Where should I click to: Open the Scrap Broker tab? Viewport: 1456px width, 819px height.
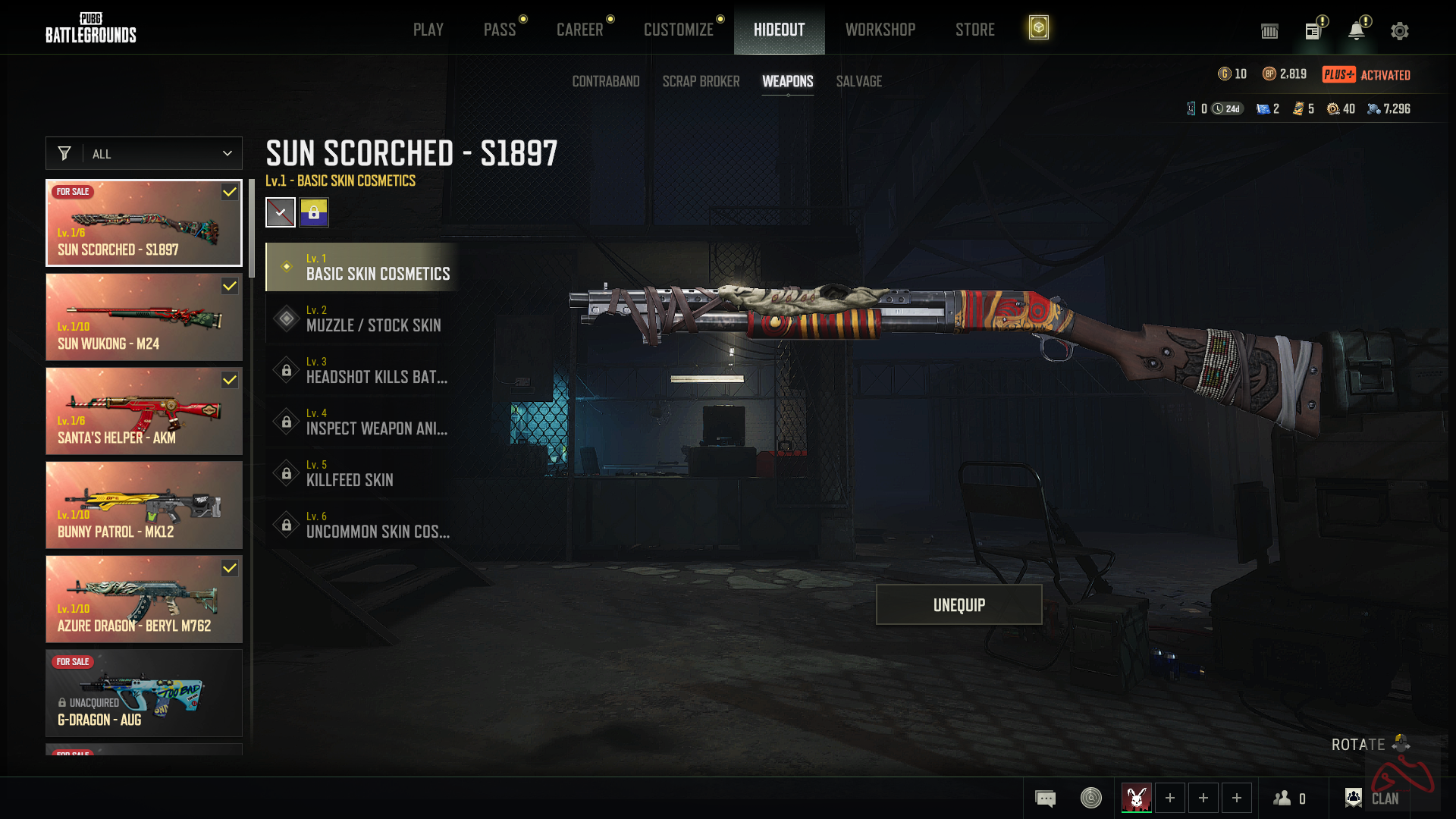(701, 81)
